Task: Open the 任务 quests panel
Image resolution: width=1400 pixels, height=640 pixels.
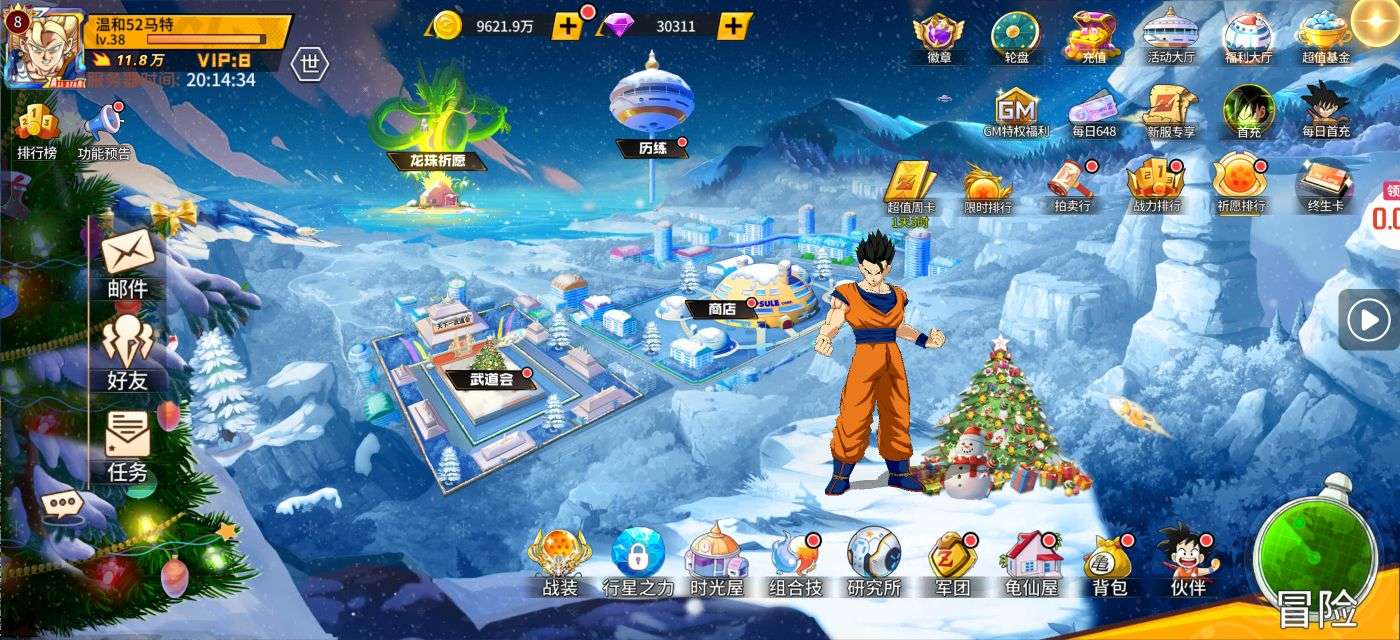Action: pyautogui.click(x=127, y=445)
